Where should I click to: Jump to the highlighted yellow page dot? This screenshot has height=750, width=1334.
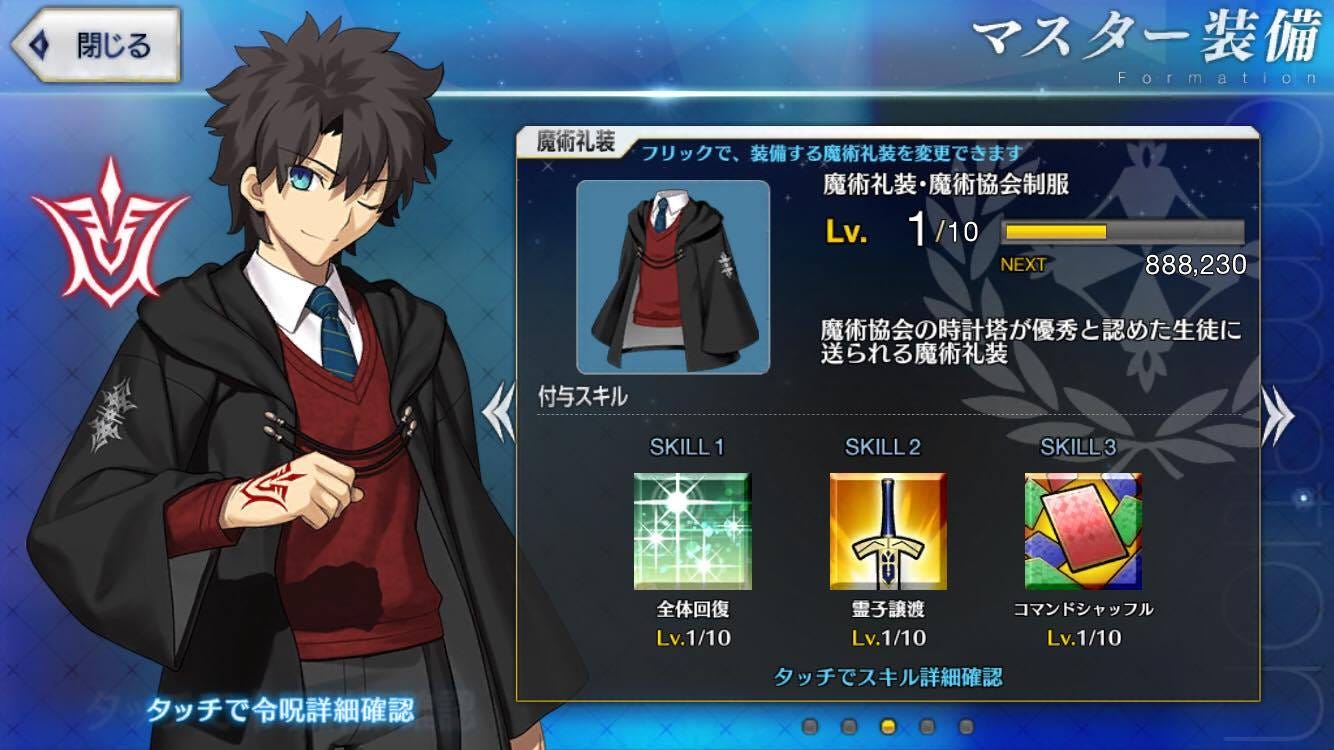point(887,726)
